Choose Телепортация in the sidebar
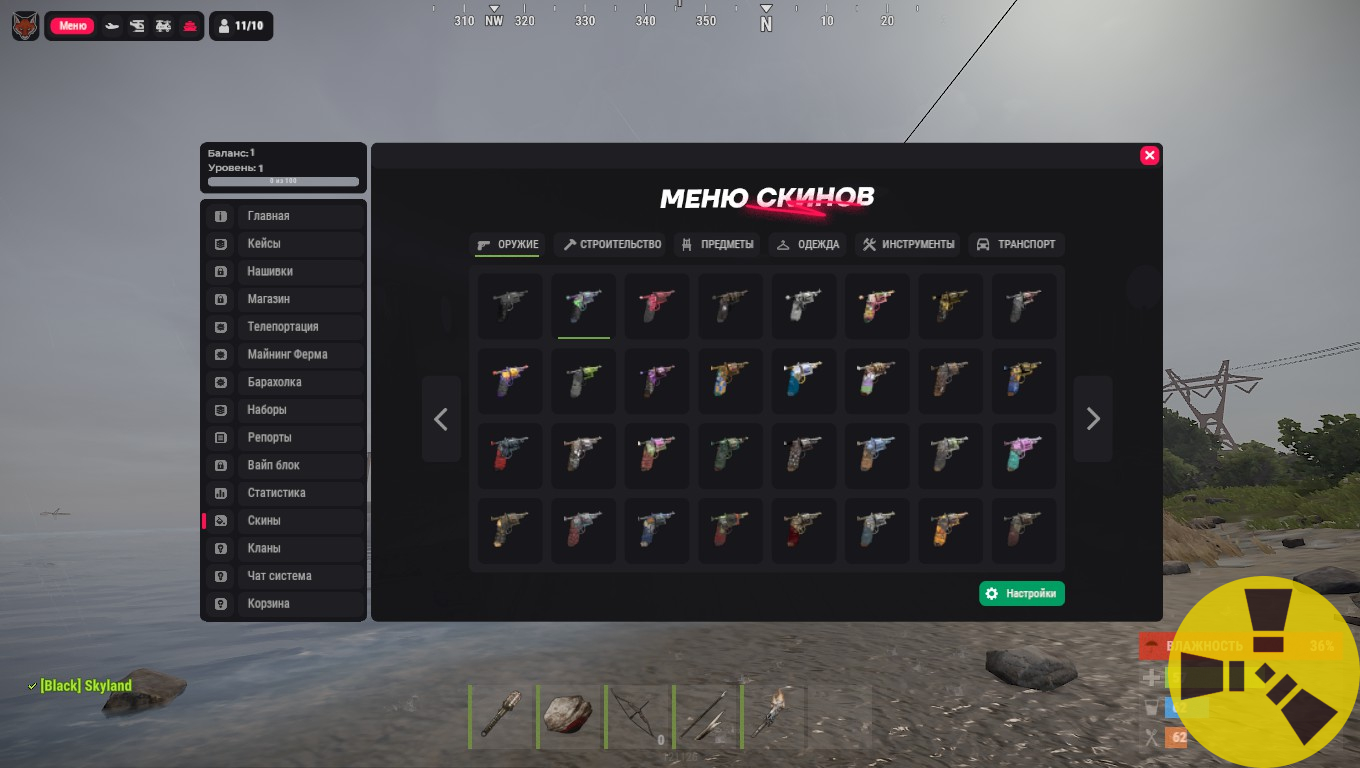Viewport: 1360px width, 768px height. (x=284, y=327)
